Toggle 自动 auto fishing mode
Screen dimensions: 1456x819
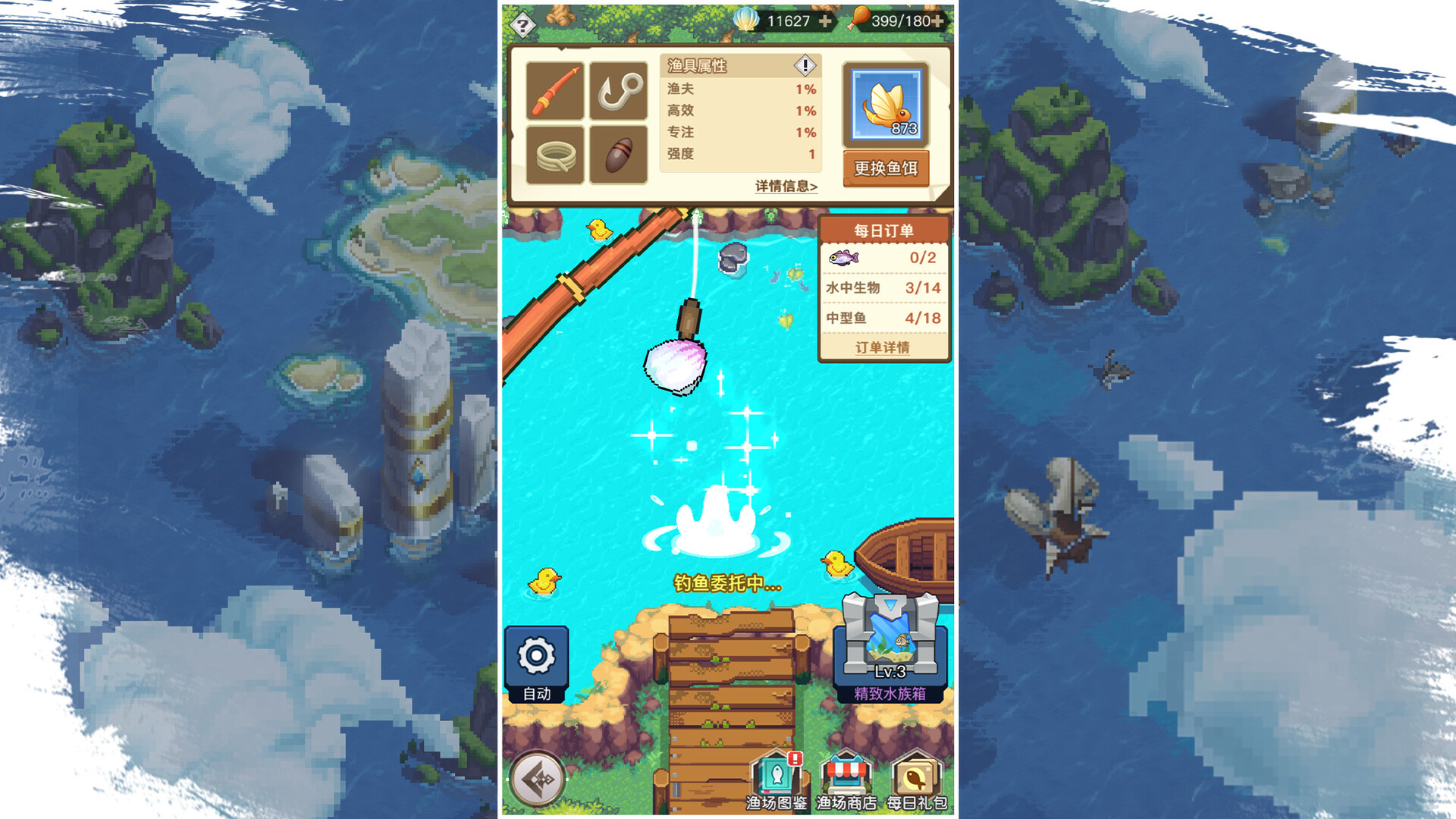click(538, 694)
